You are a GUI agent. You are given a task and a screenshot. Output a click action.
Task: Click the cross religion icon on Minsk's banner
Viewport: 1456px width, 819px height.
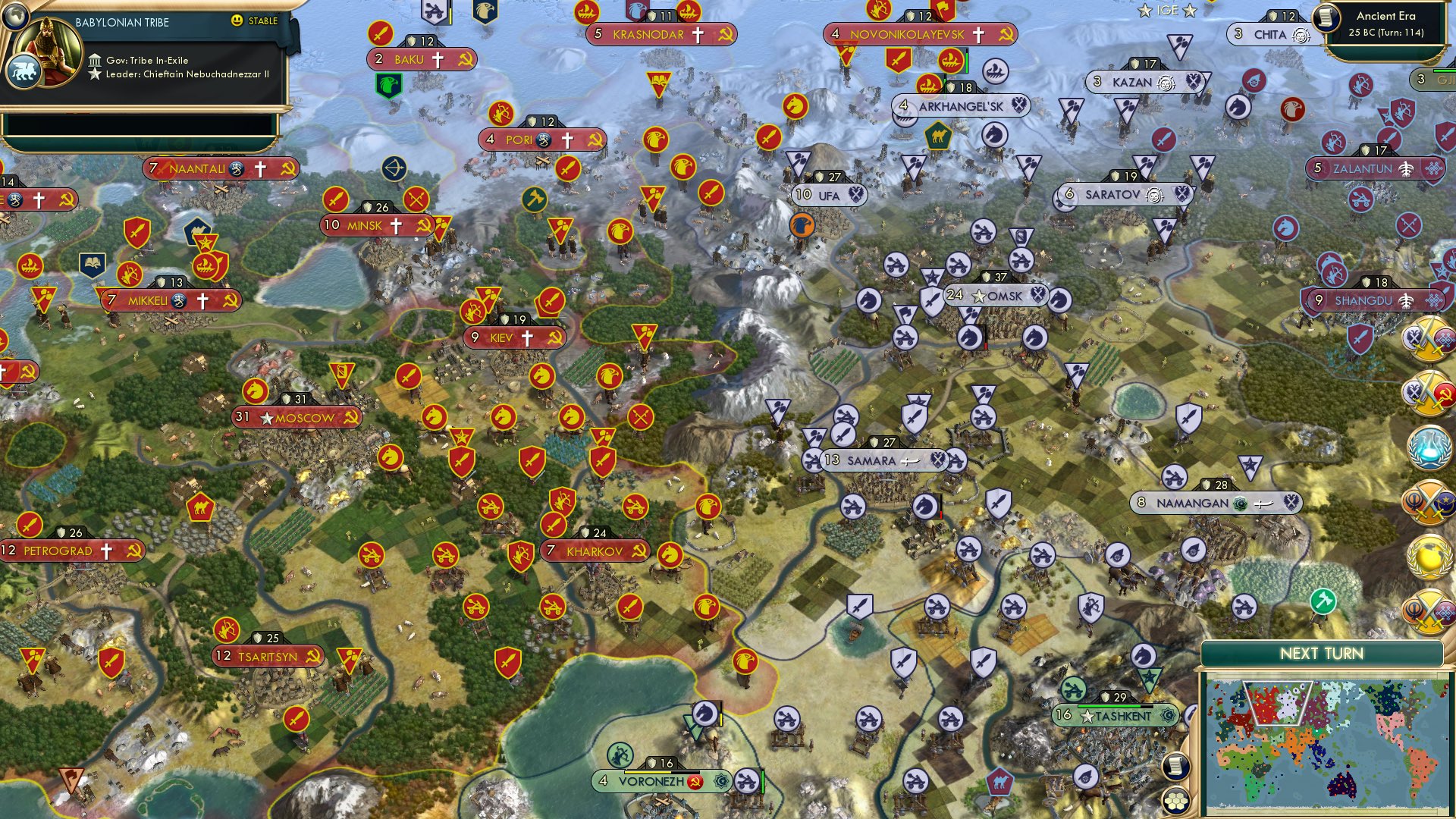click(x=397, y=224)
